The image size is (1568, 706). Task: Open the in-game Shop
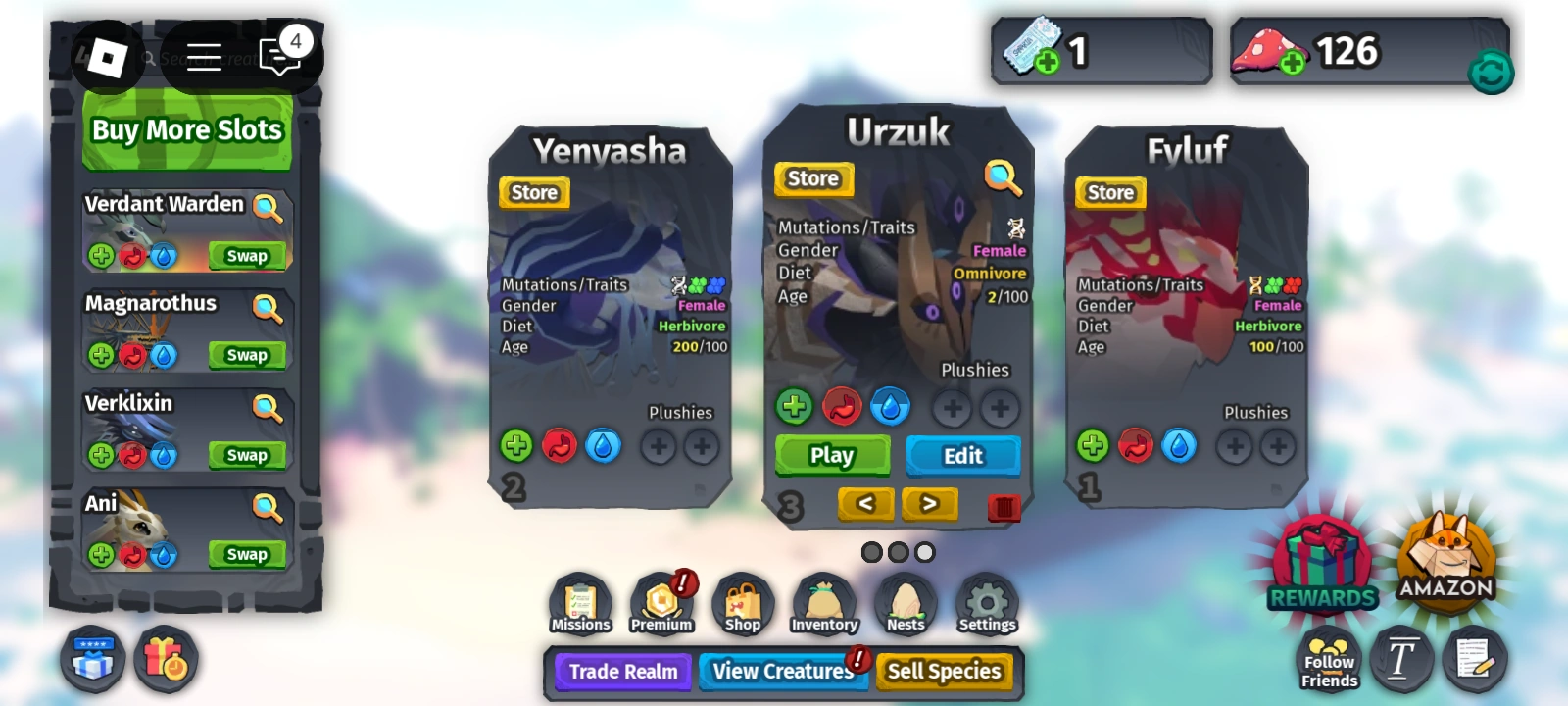[x=743, y=600]
